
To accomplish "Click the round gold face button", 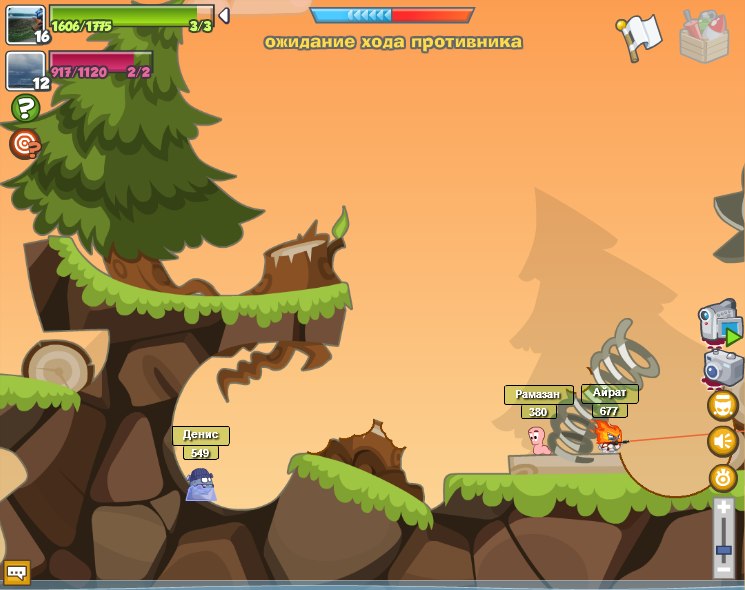I will pos(722,405).
